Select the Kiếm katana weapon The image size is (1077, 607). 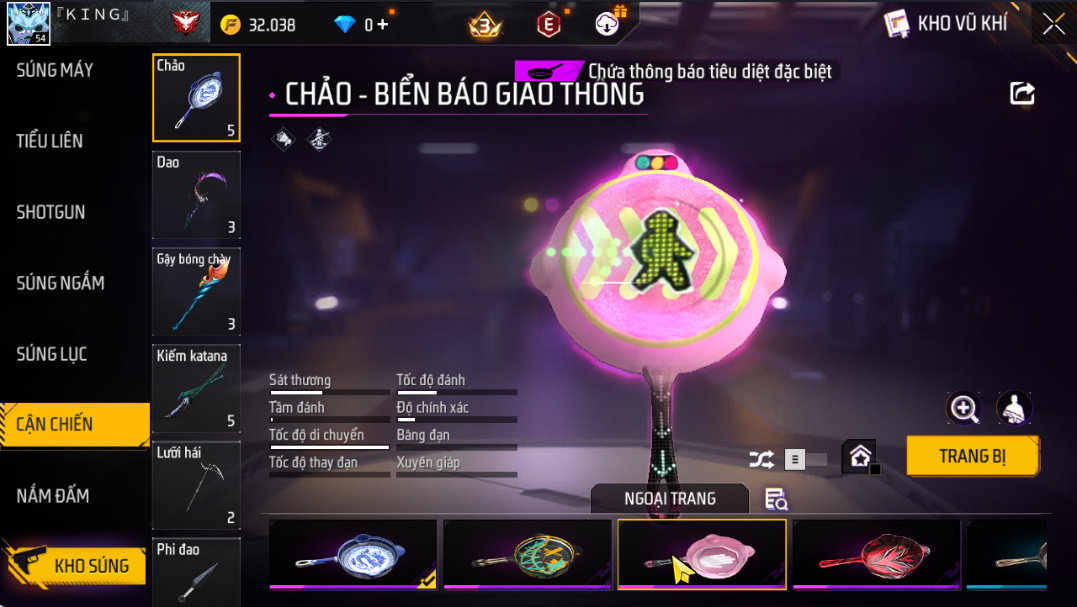point(196,389)
